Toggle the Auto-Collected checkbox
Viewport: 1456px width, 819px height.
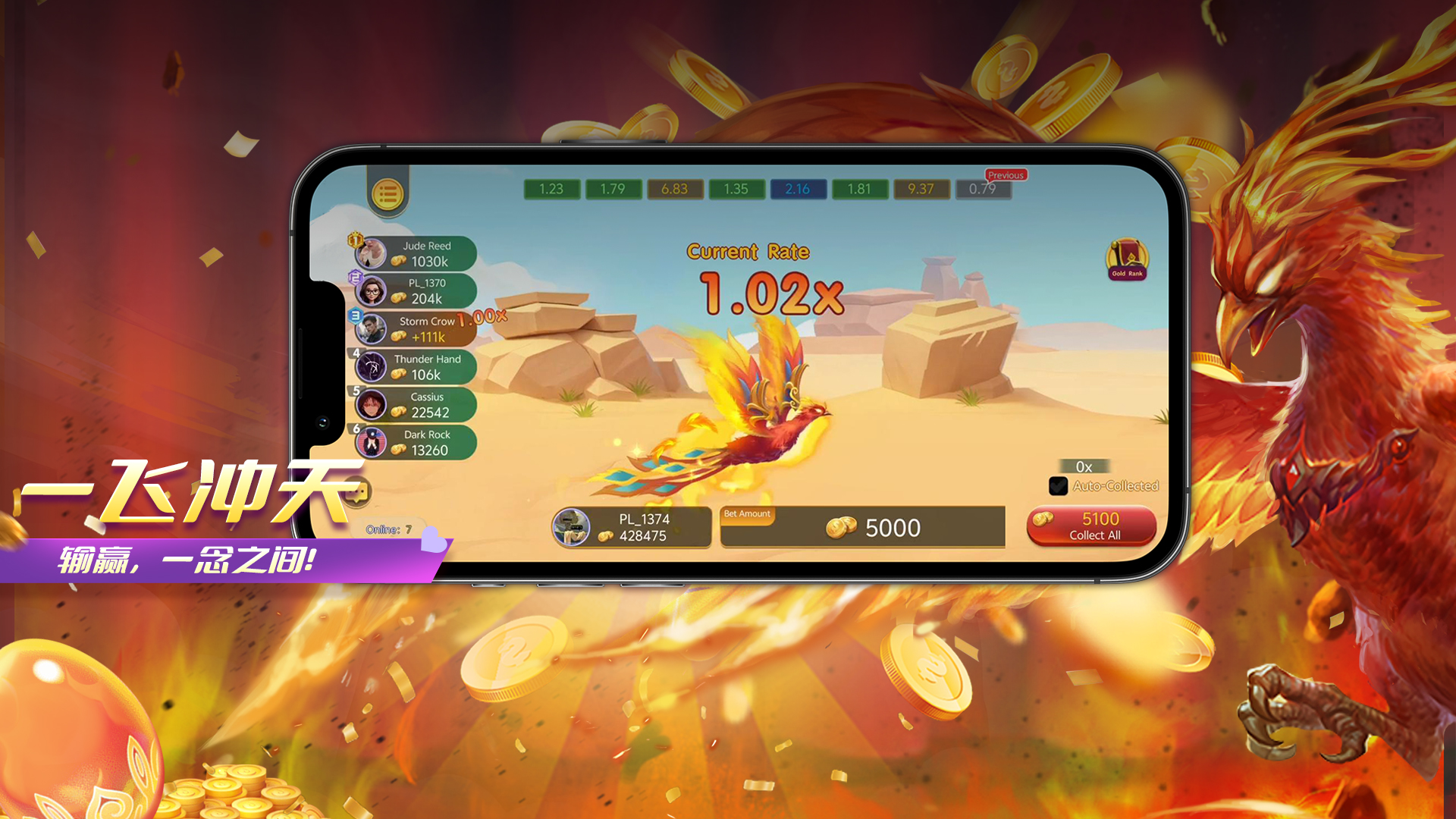(1058, 486)
